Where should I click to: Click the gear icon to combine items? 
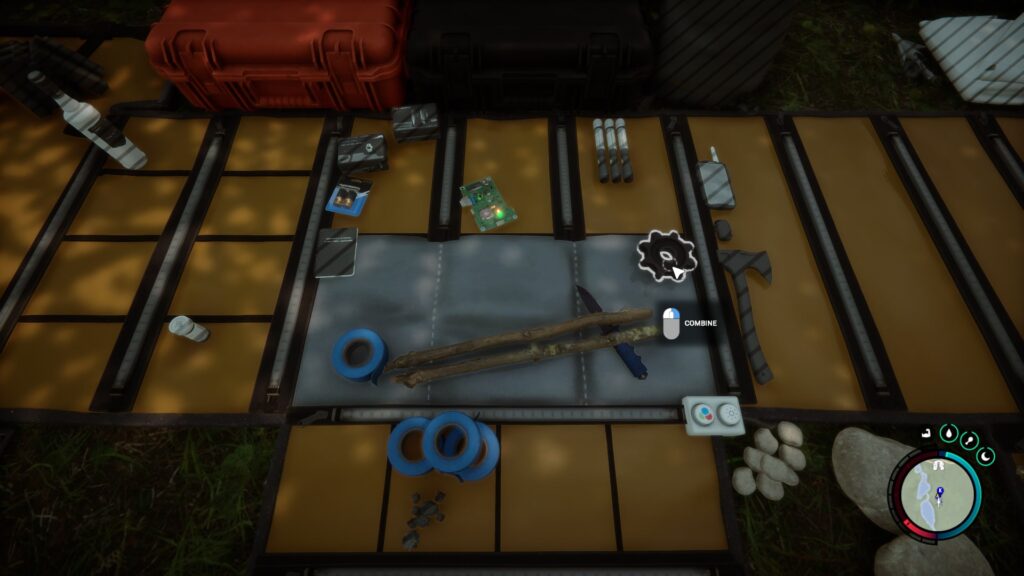(x=665, y=254)
